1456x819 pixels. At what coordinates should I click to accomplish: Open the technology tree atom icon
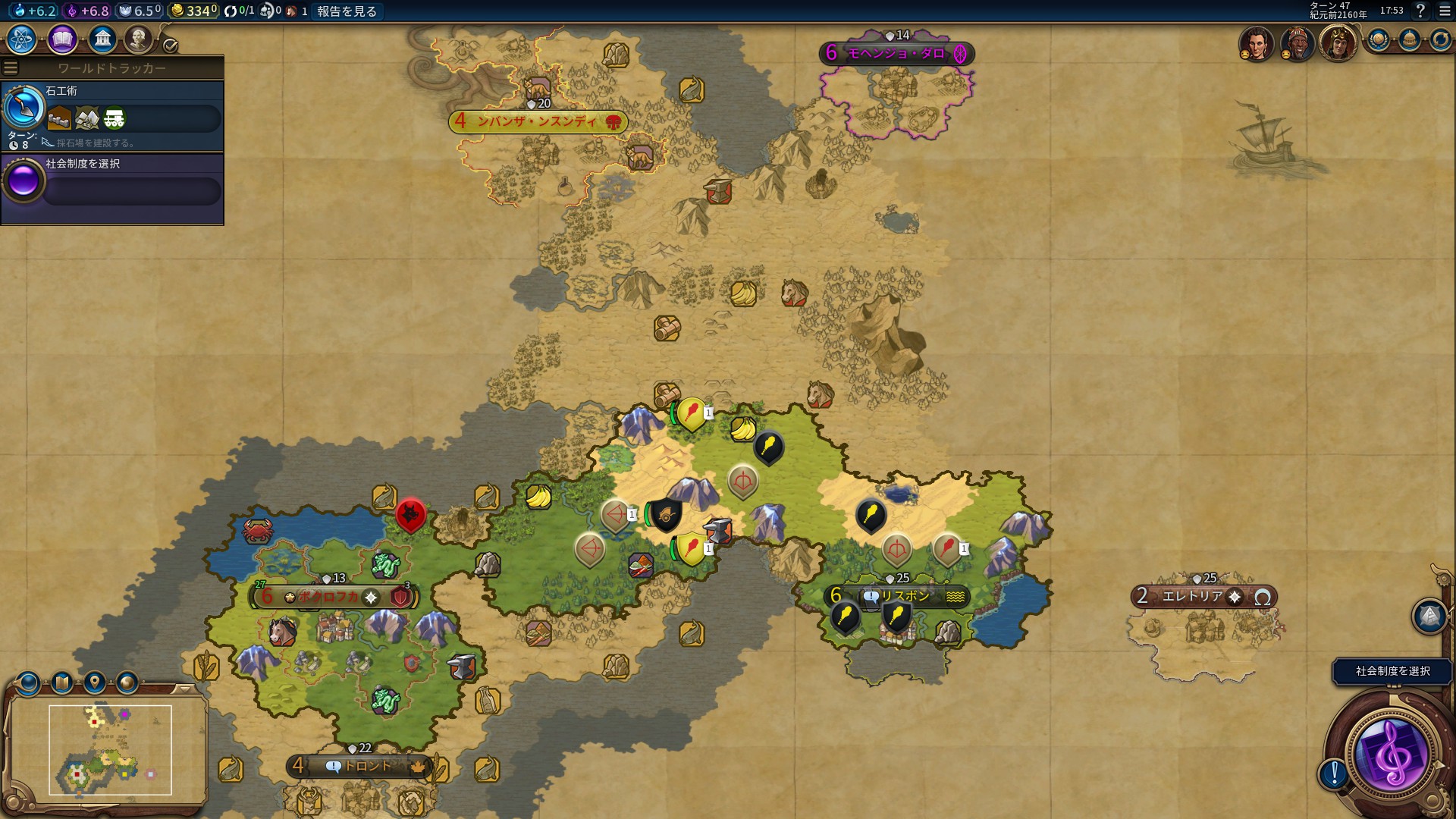point(22,39)
